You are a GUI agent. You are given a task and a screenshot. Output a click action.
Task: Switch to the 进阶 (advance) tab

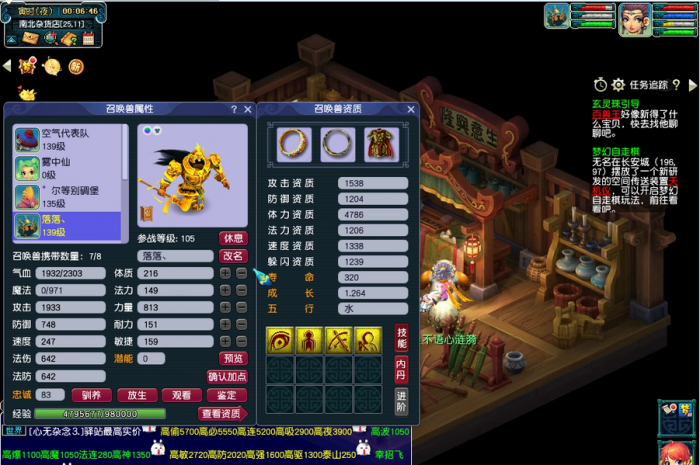tap(400, 401)
